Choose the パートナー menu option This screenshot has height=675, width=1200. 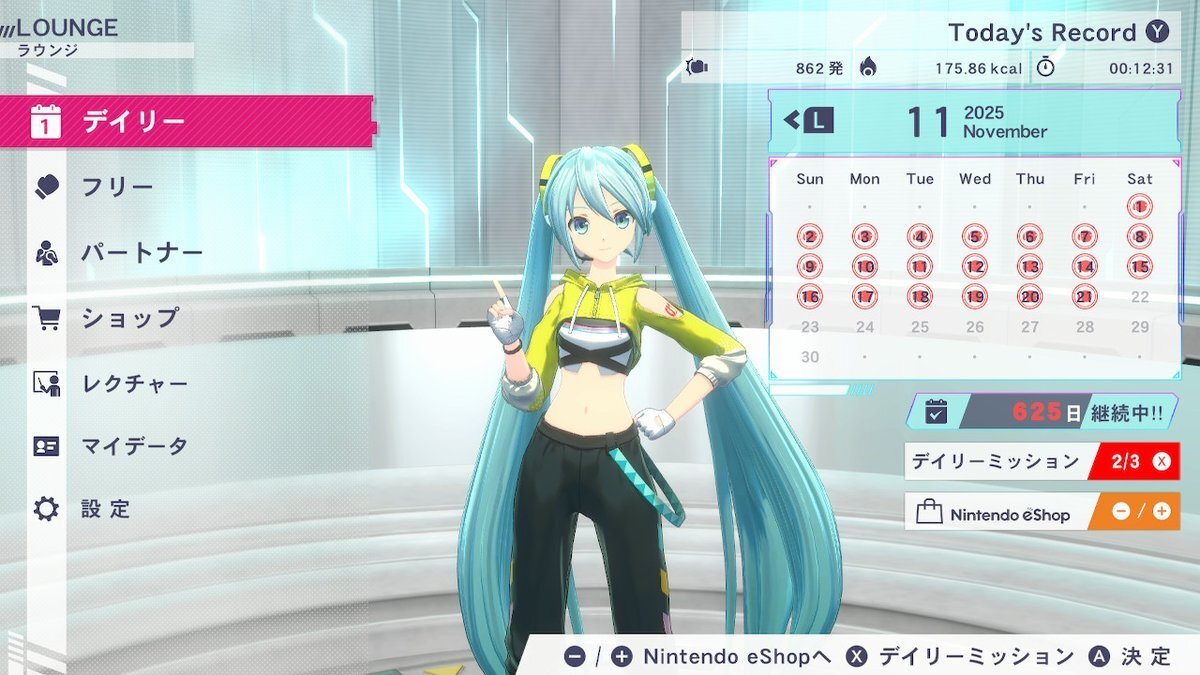142,253
